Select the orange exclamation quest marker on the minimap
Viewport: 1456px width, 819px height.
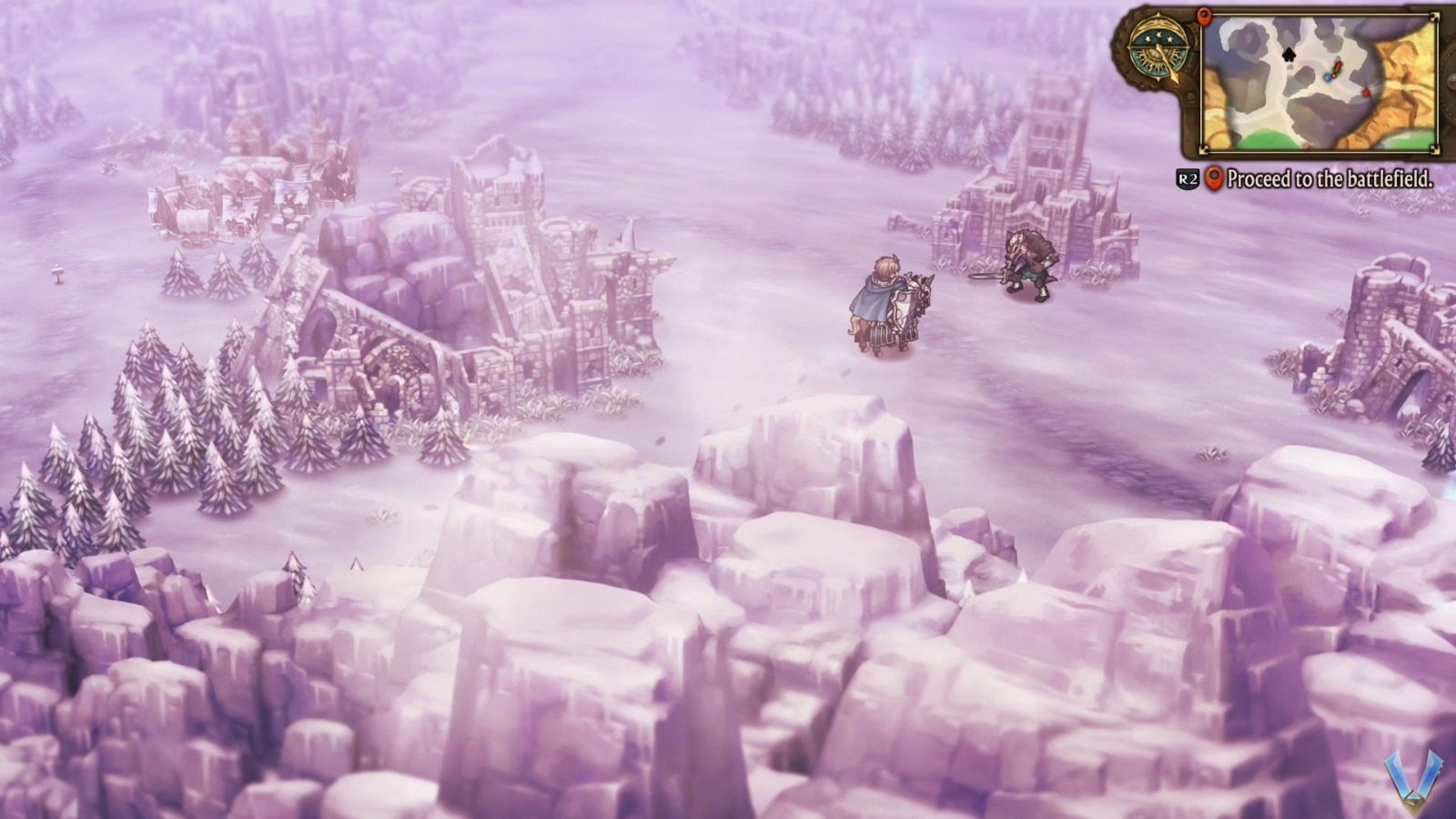coord(1337,67)
